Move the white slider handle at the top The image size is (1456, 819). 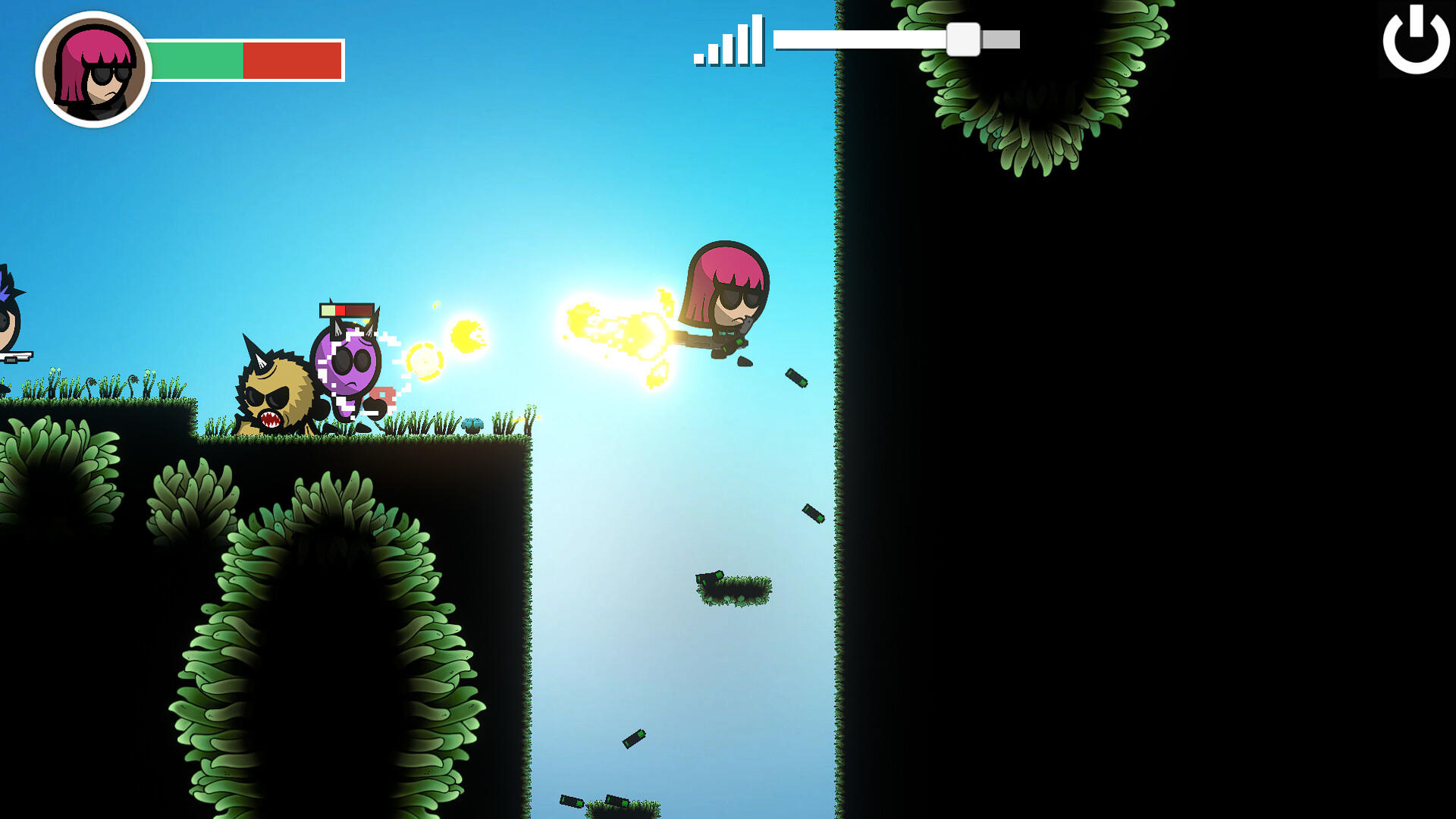[x=965, y=40]
